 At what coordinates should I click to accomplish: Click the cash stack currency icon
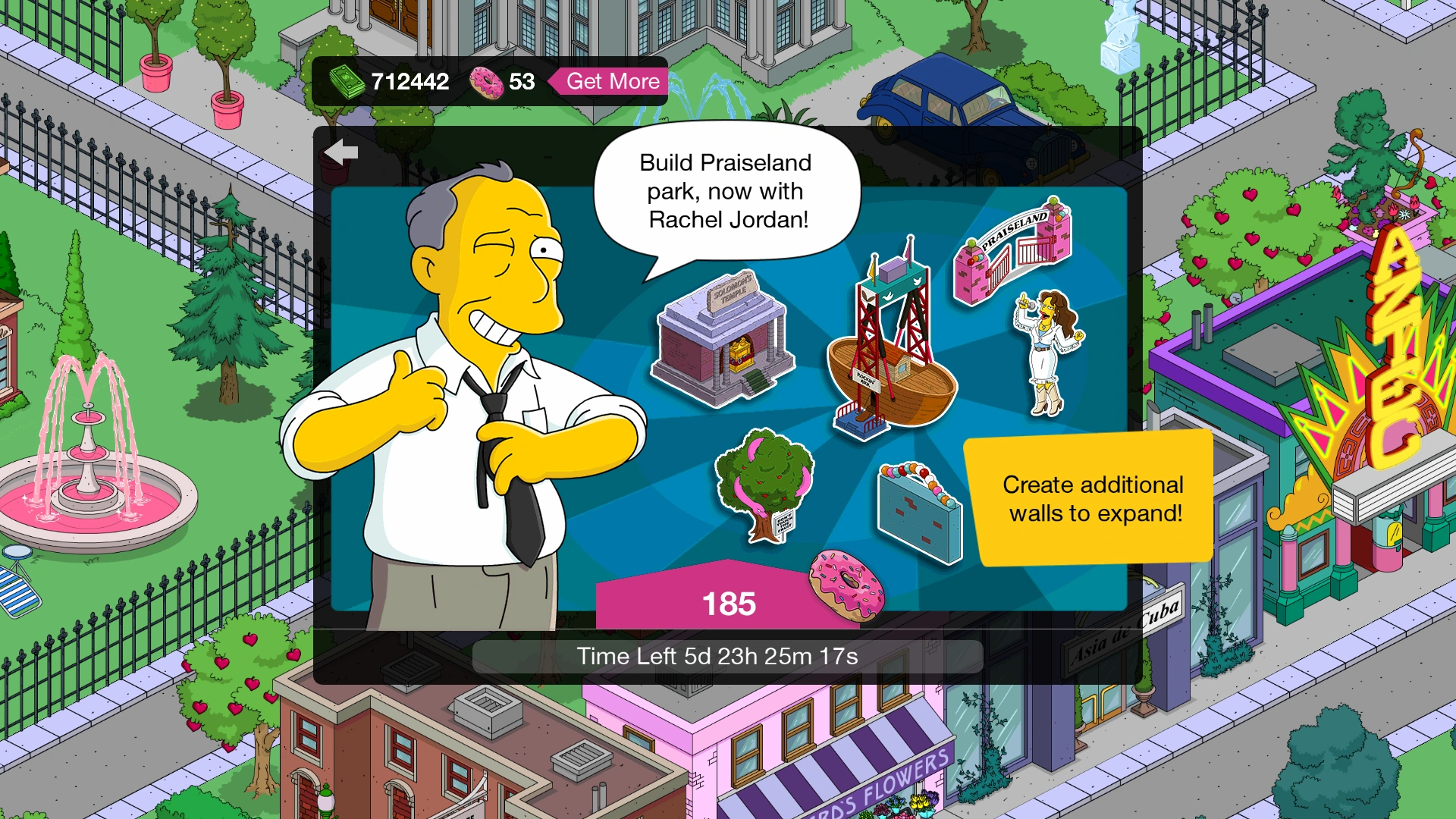coord(345,81)
